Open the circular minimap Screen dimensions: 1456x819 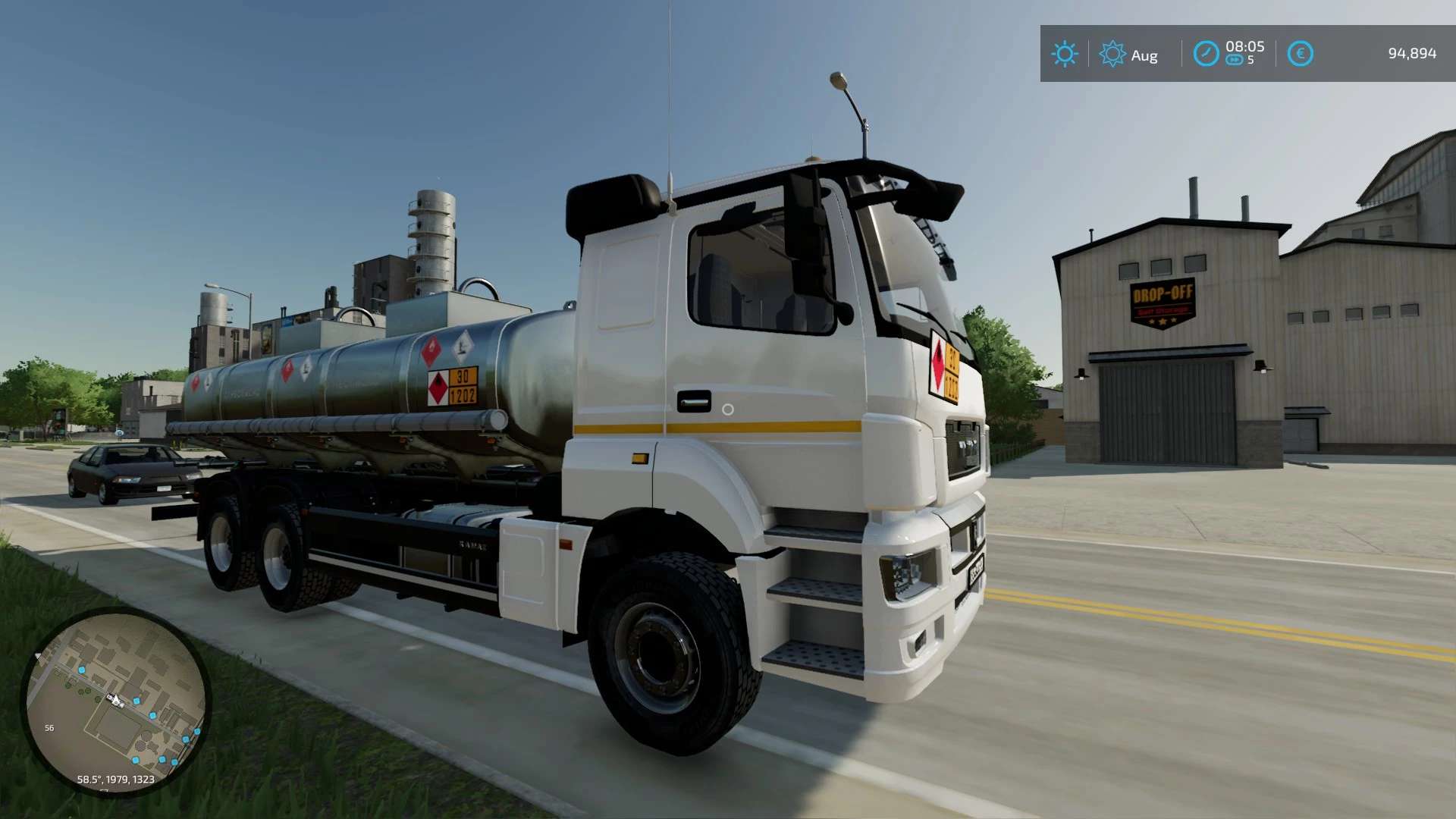(x=115, y=701)
